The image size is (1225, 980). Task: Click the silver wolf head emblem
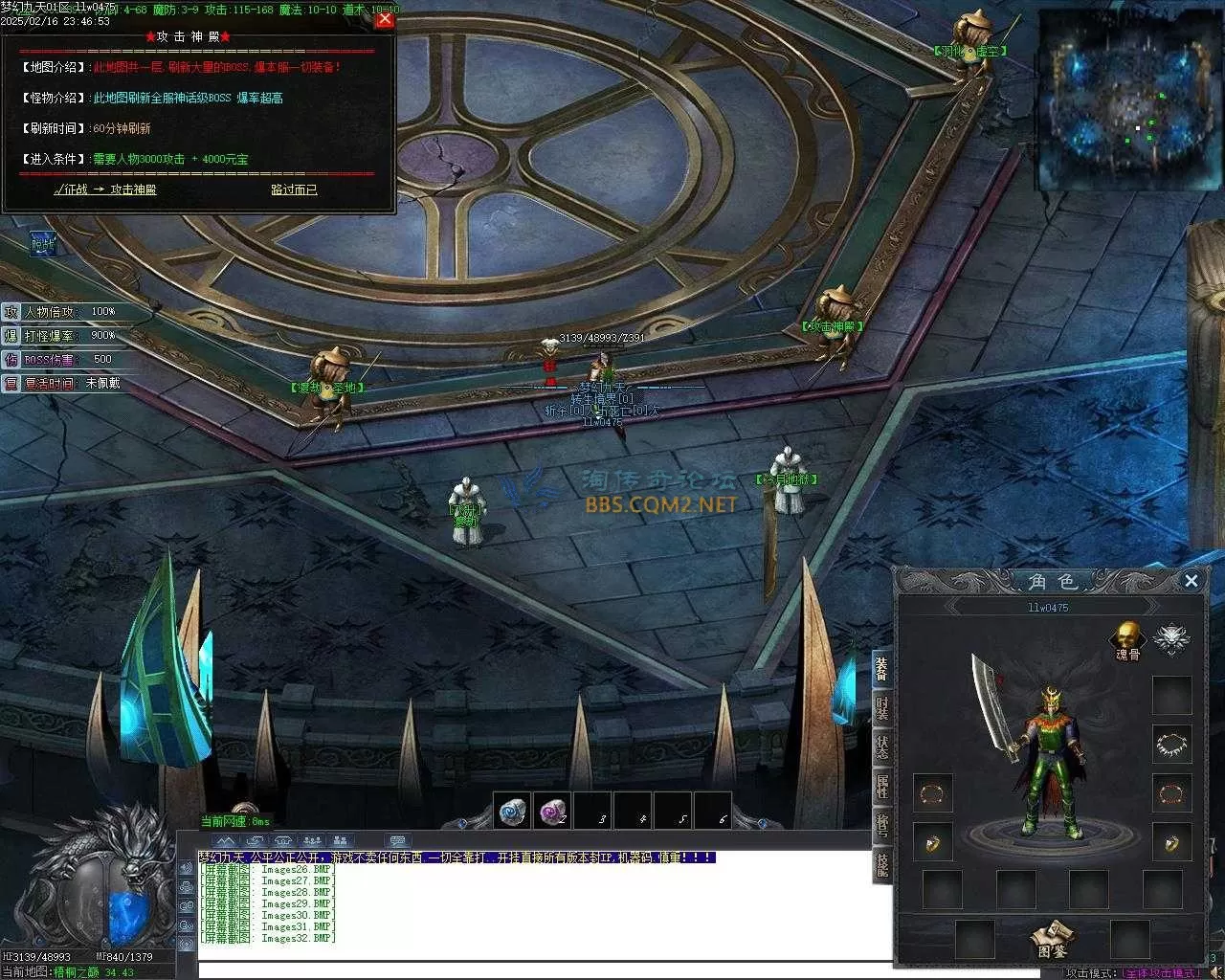pyautogui.click(x=1169, y=638)
